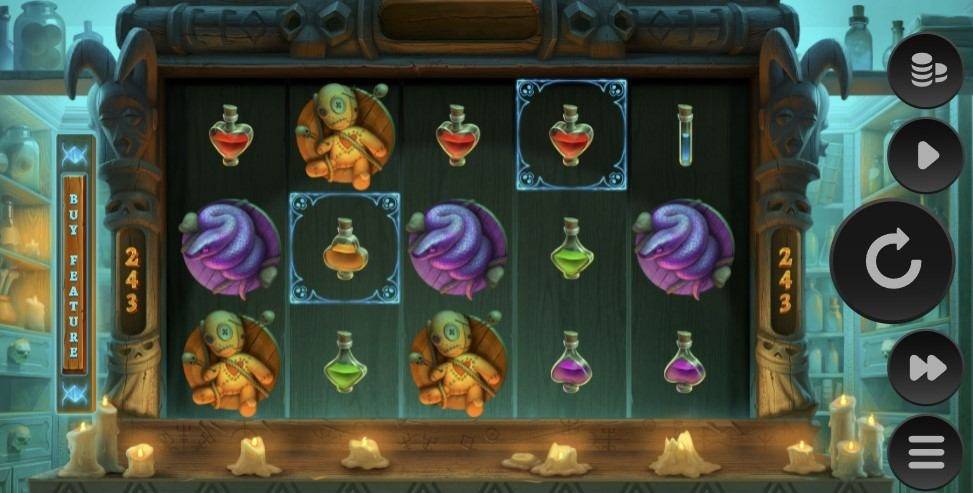Open the hamburger menu
Image resolution: width=973 pixels, height=493 pixels.
click(925, 452)
